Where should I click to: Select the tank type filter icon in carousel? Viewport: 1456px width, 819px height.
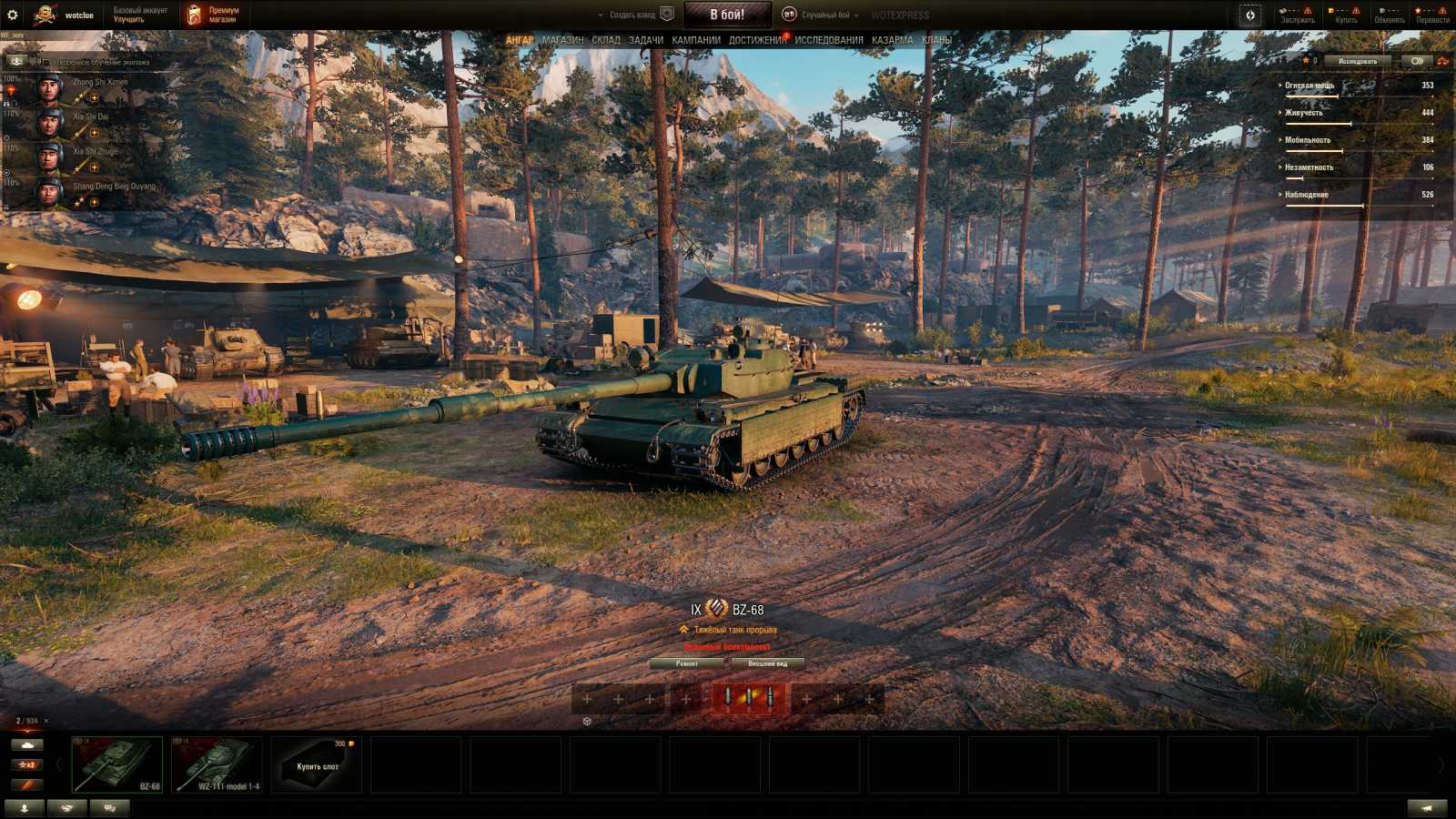coord(27,744)
